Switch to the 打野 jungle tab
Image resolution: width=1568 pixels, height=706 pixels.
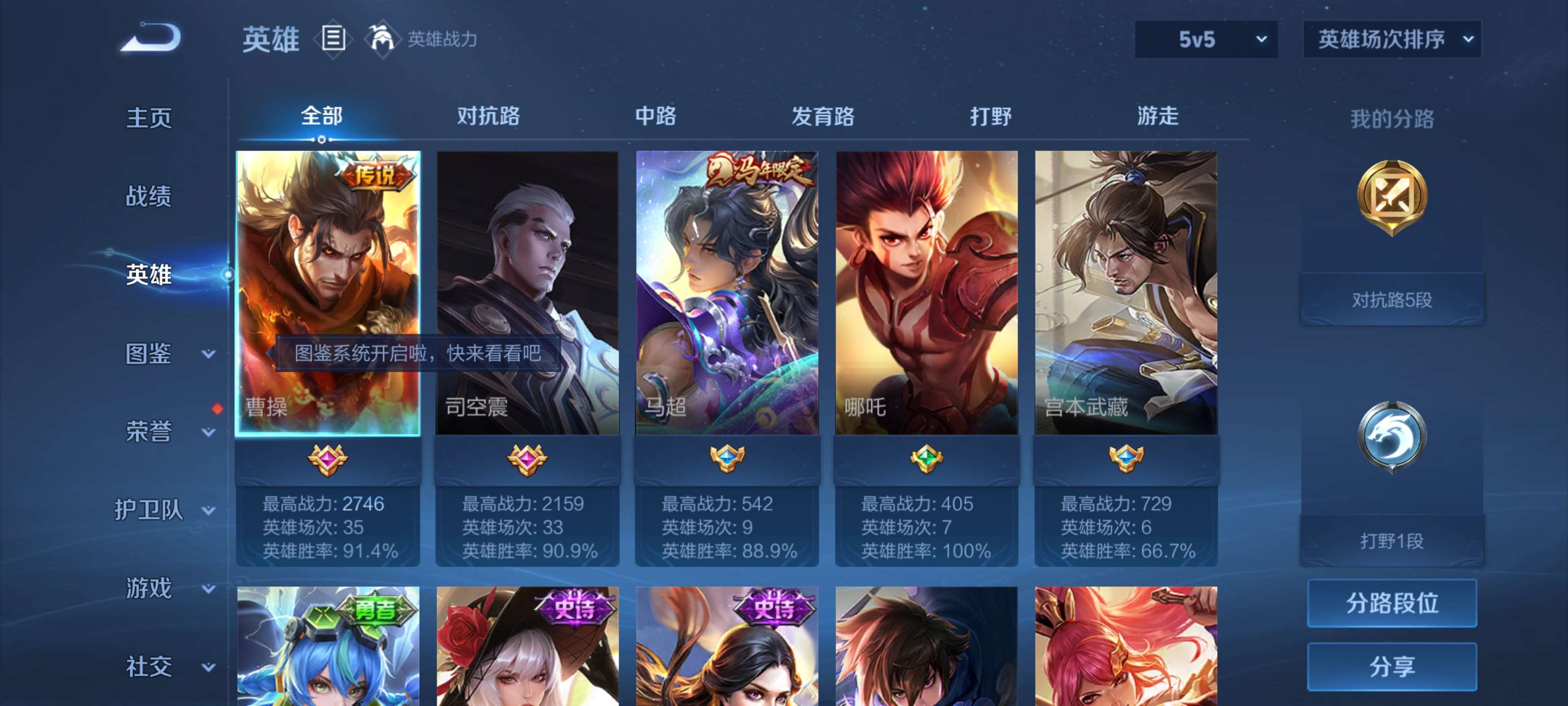(989, 117)
